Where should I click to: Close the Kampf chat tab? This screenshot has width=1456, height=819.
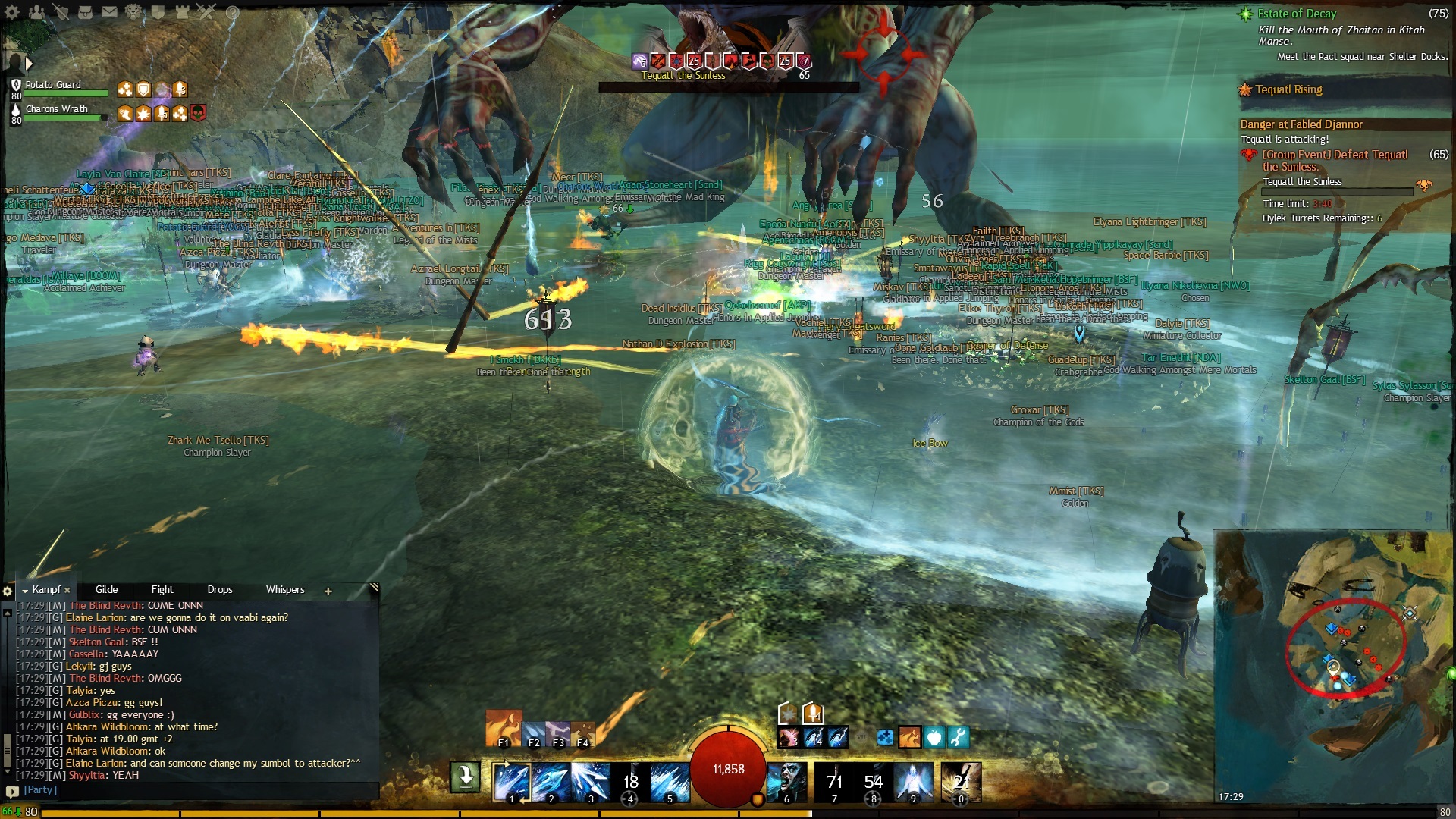67,590
